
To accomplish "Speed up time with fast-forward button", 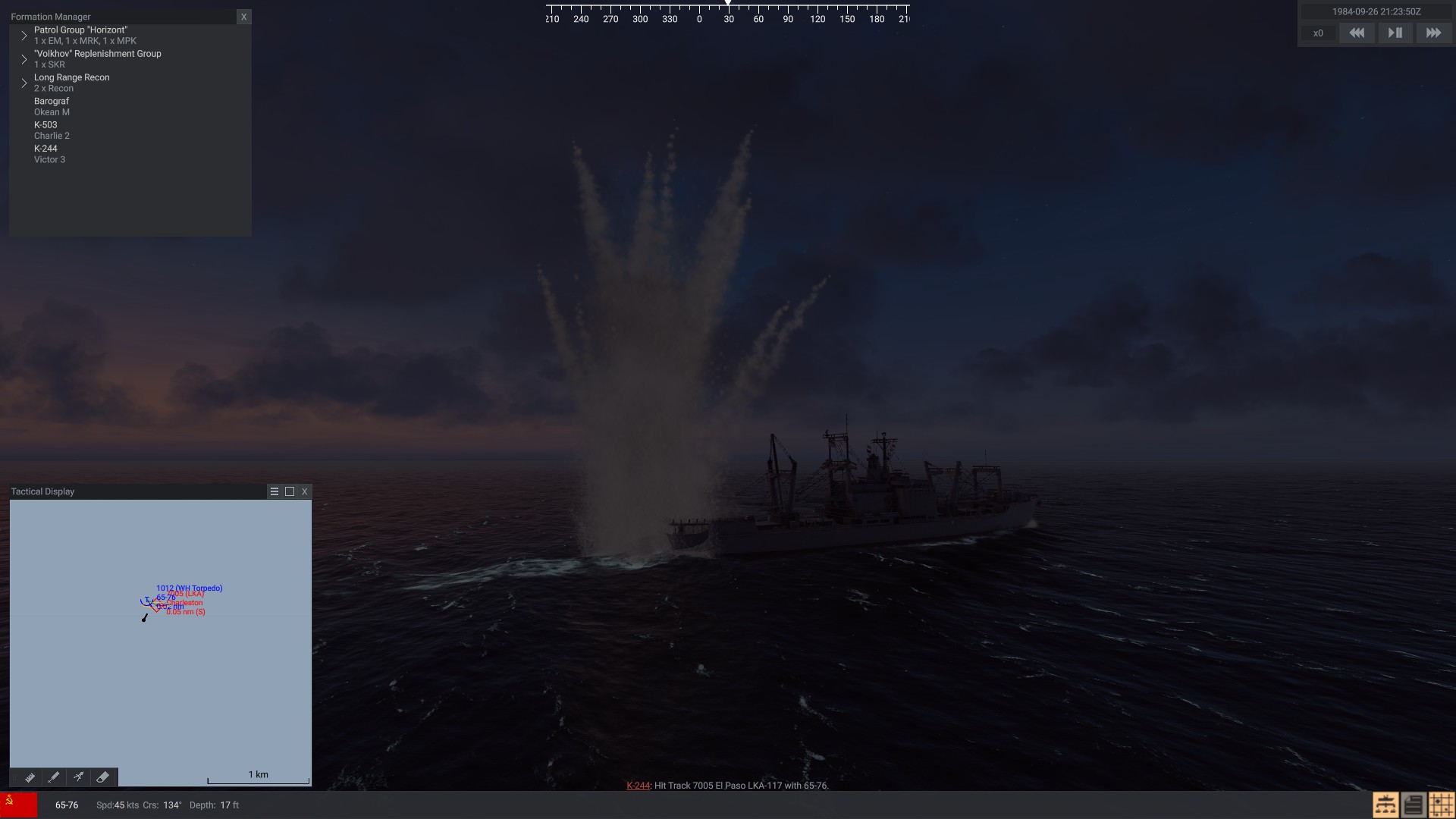I will tap(1433, 33).
